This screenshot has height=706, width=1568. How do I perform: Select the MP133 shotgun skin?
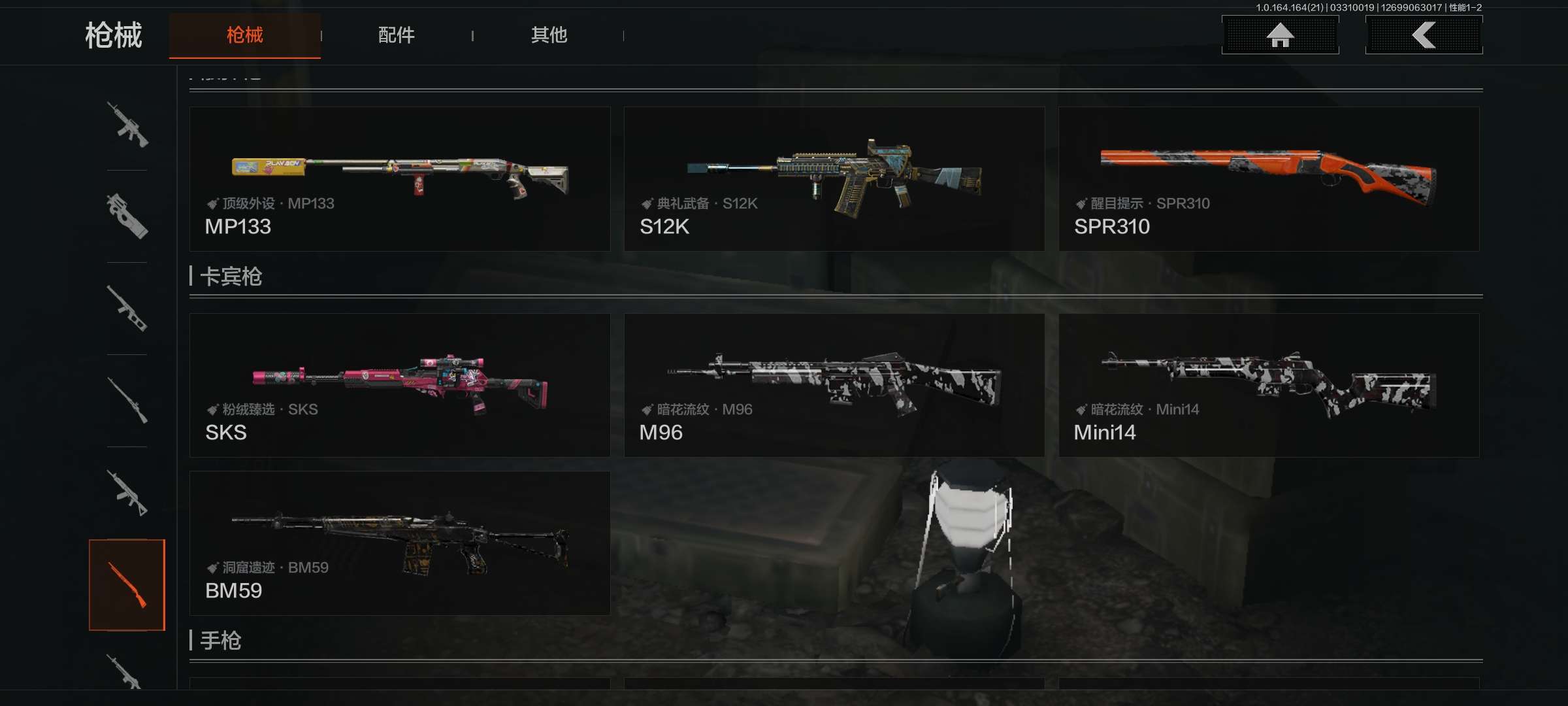(400, 179)
